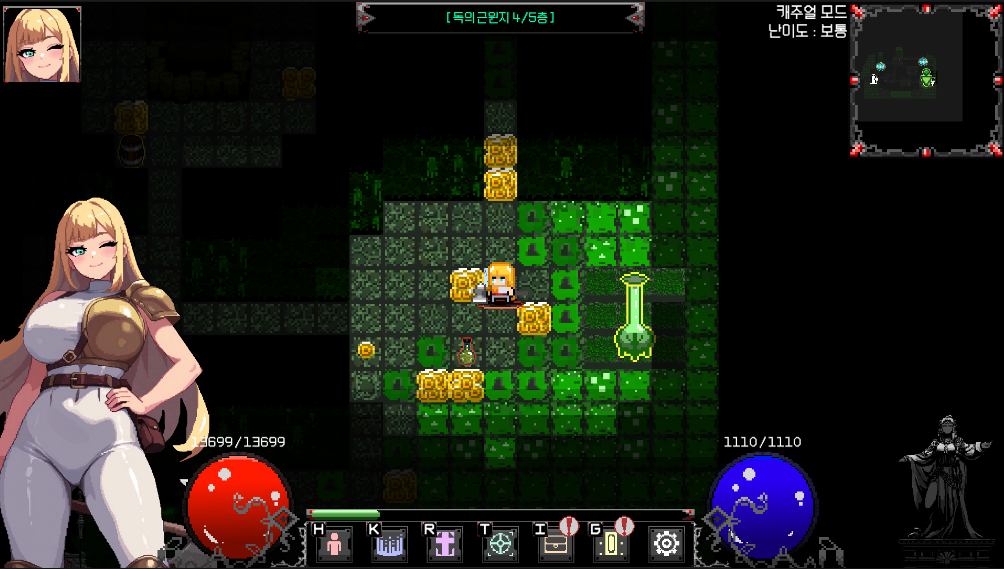Open the gear settings menu
Screen dimensions: 1004x569
(x=666, y=544)
